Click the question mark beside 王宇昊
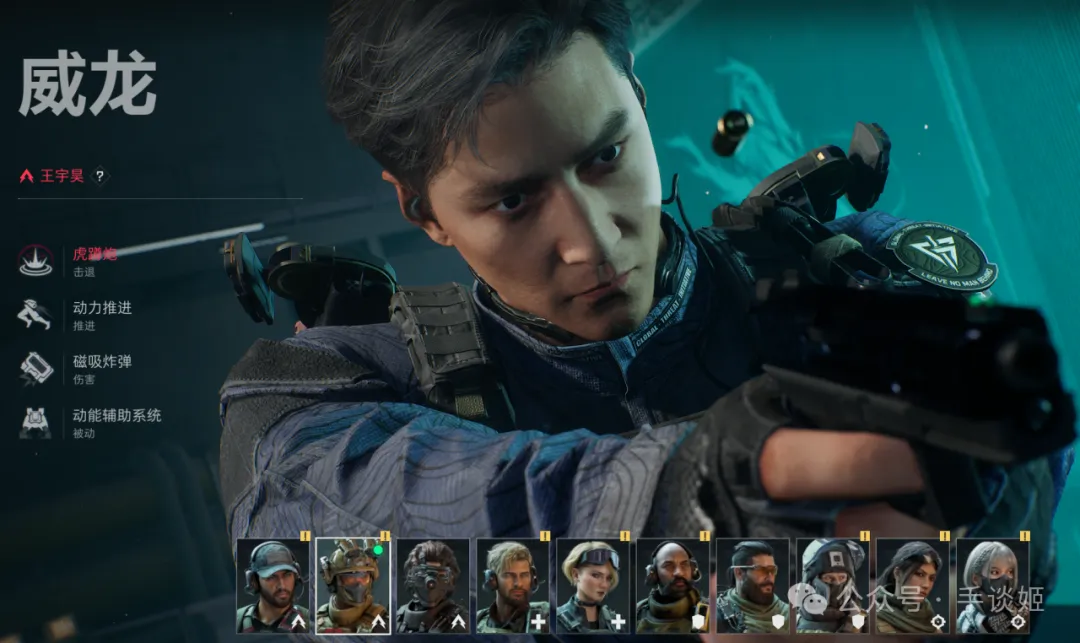This screenshot has width=1080, height=643. [99, 176]
